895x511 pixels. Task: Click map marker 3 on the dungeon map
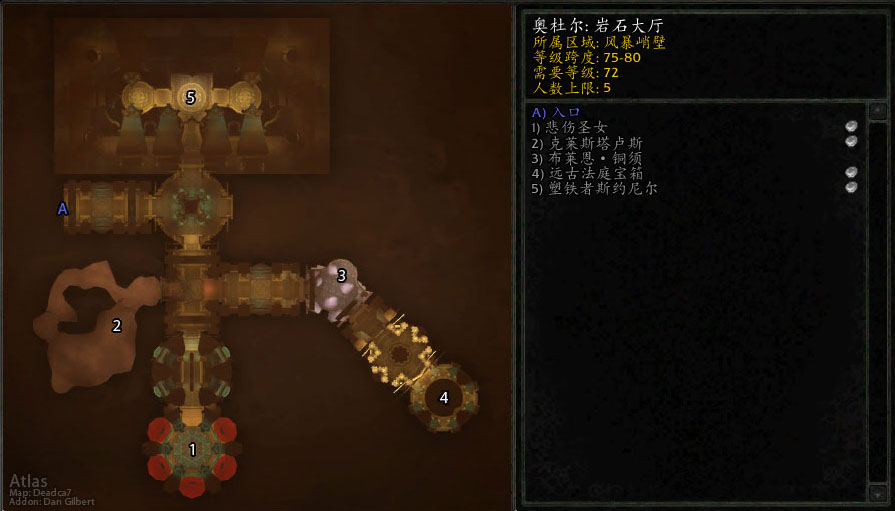pyautogui.click(x=342, y=275)
